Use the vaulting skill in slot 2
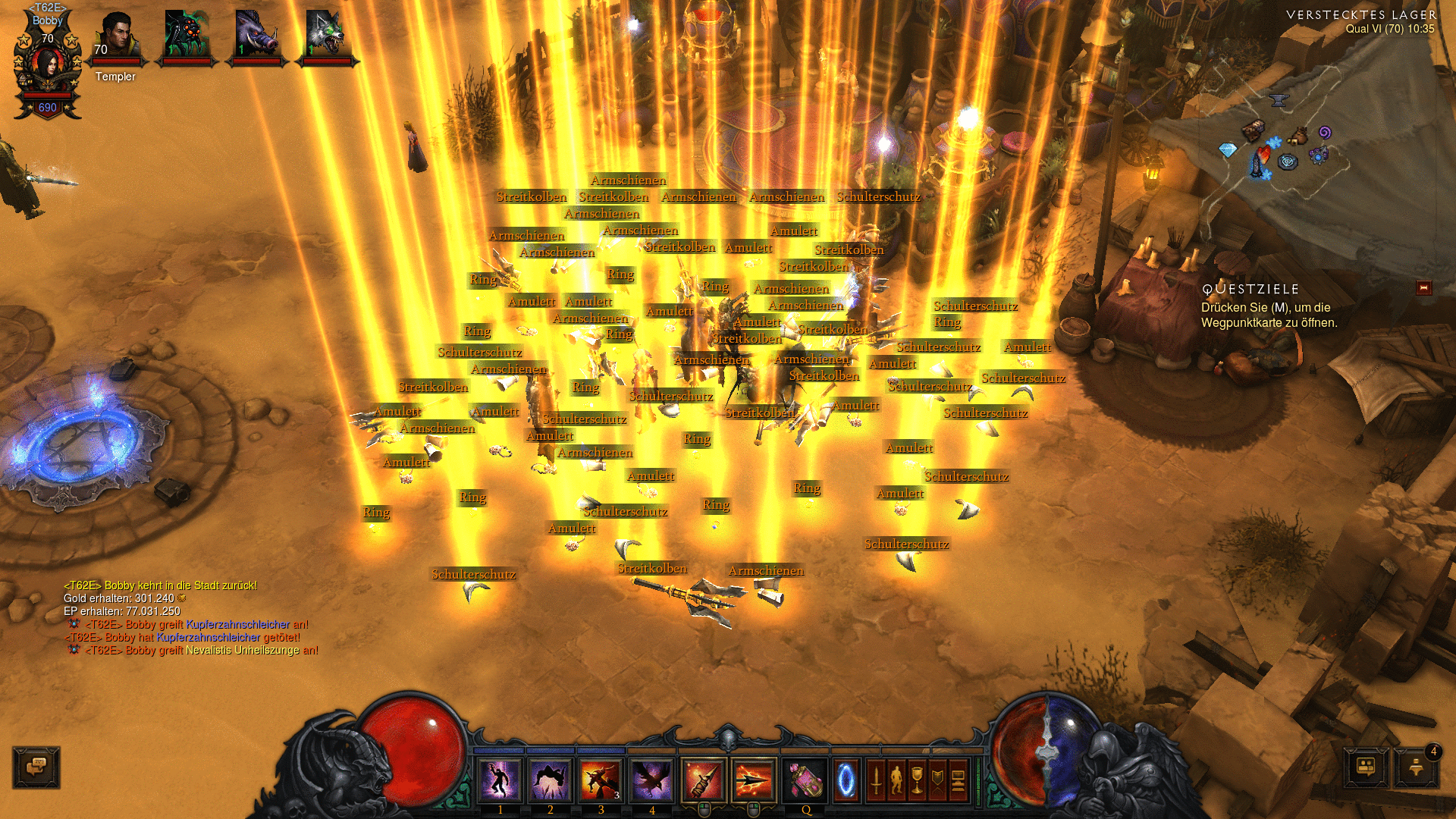1456x819 pixels. pos(551,780)
